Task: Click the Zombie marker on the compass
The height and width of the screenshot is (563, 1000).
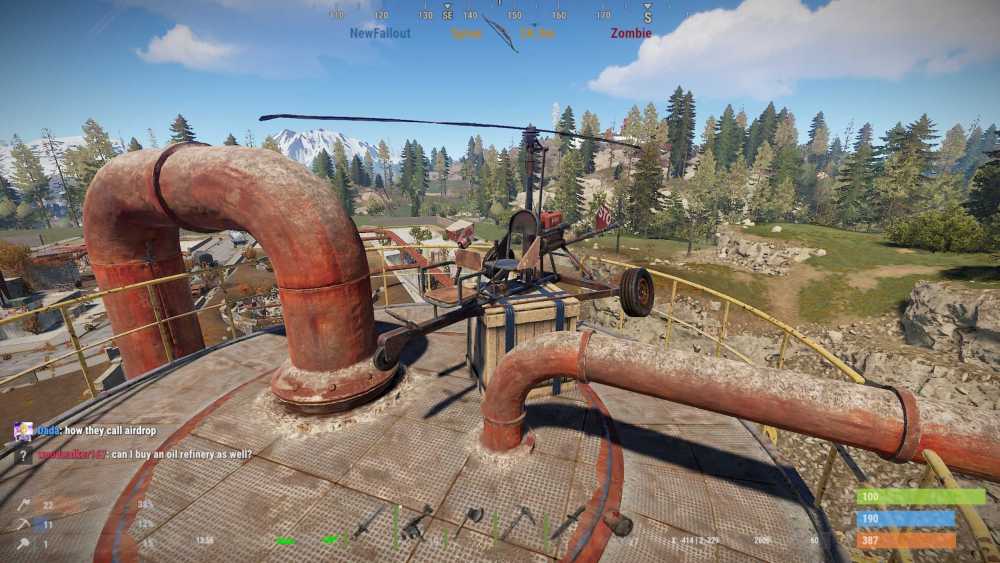Action: click(631, 33)
